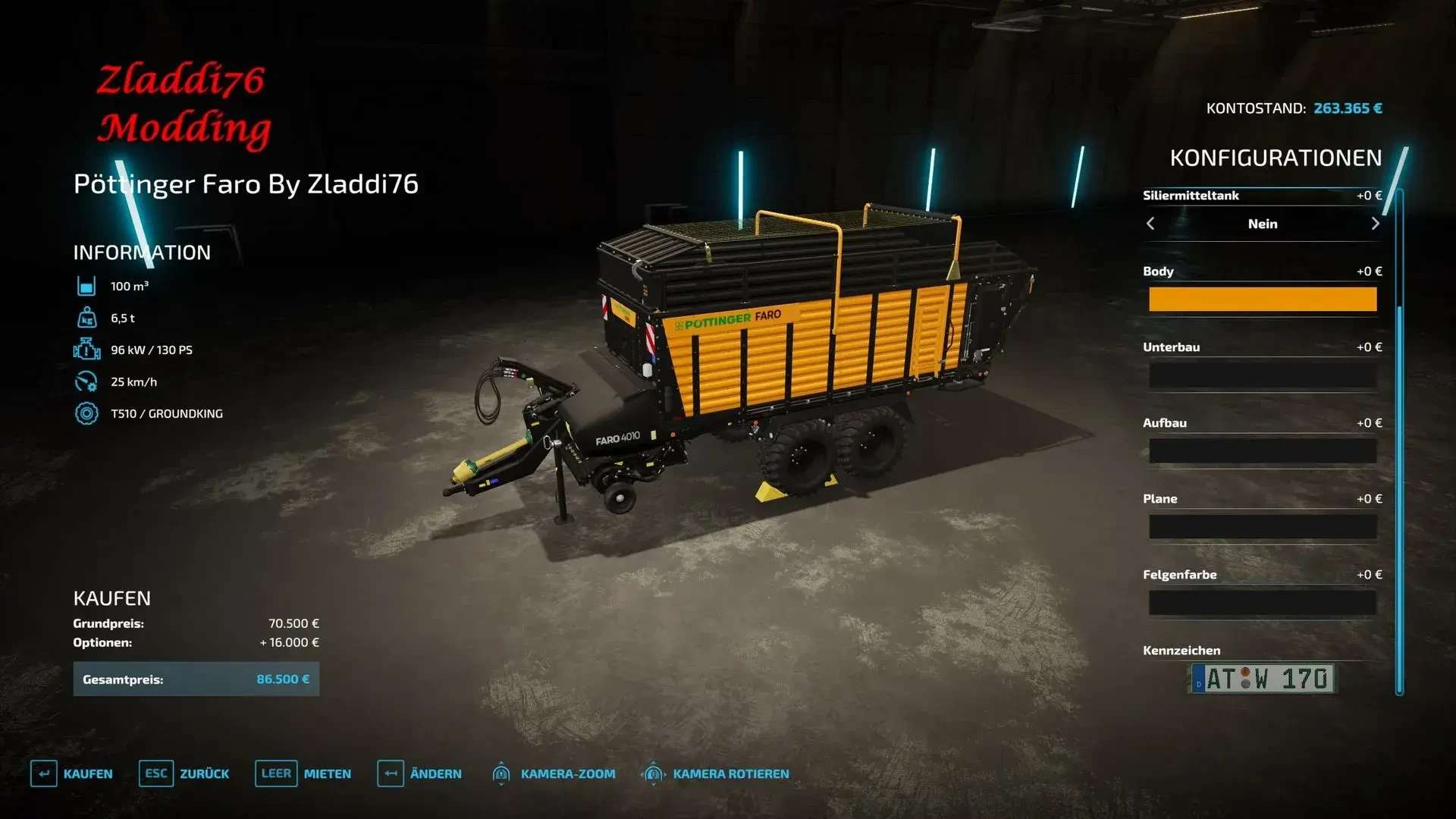Edit the Kennzeichen license plate

click(1262, 679)
